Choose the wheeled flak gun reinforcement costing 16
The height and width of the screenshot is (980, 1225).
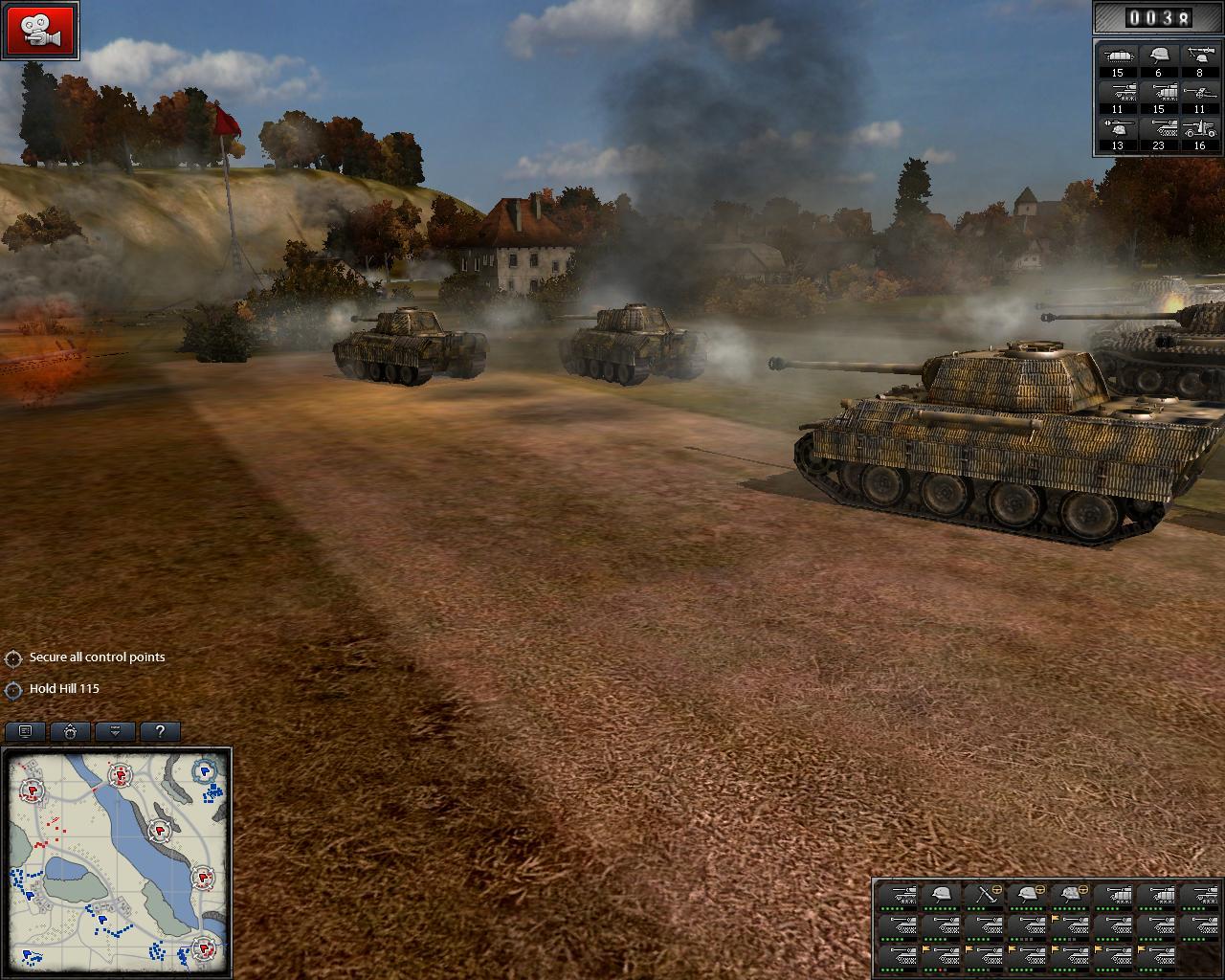(x=1198, y=131)
